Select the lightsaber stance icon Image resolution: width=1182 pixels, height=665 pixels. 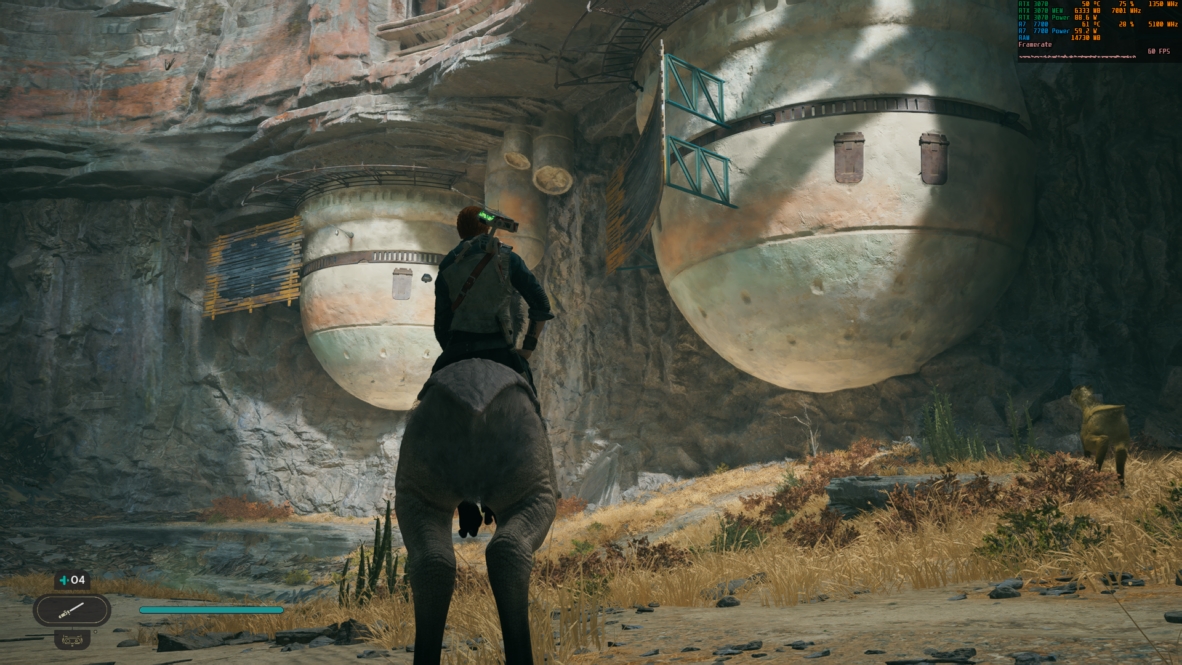72,609
